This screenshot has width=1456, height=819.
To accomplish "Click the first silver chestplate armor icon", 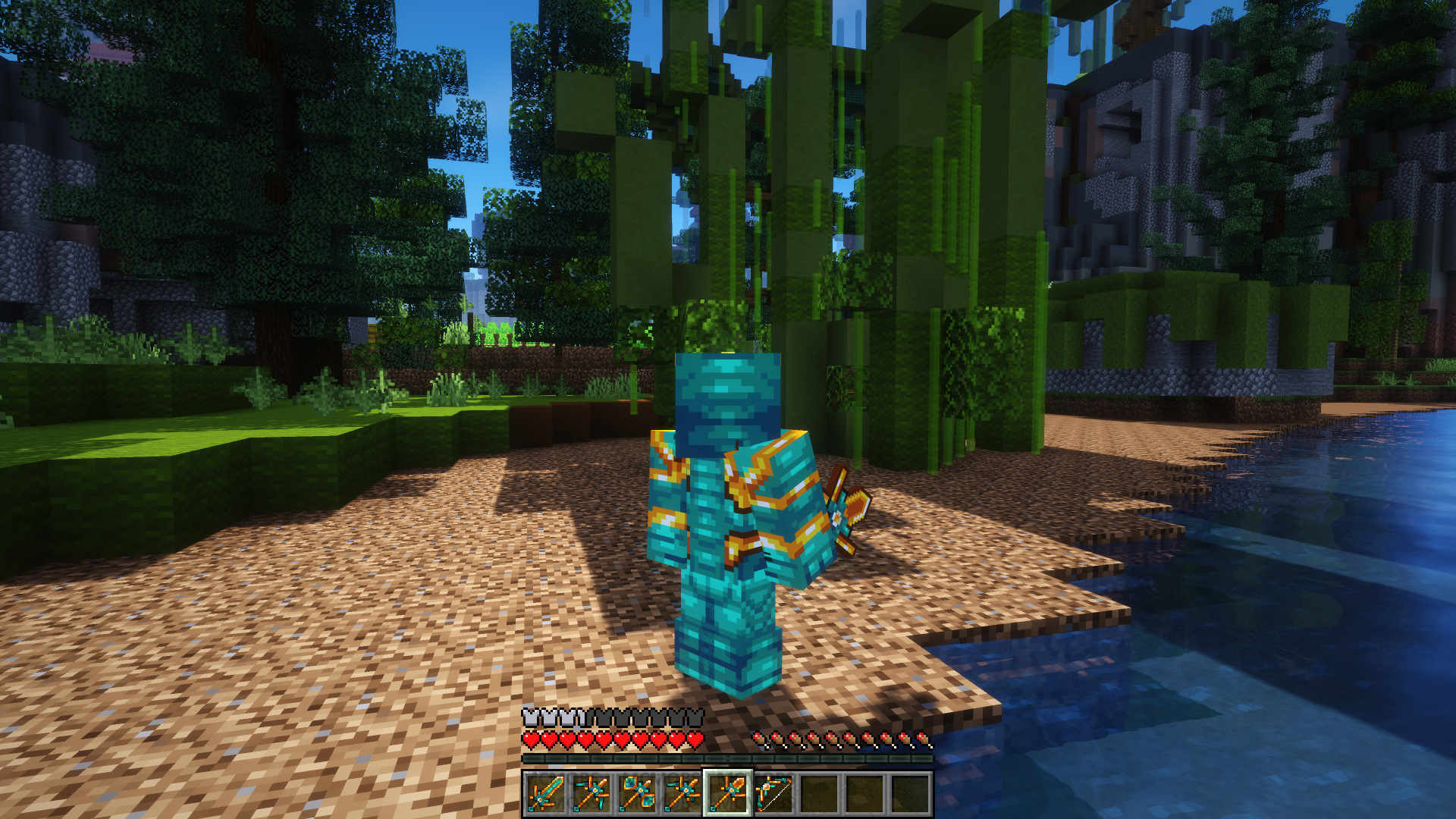I will click(529, 715).
